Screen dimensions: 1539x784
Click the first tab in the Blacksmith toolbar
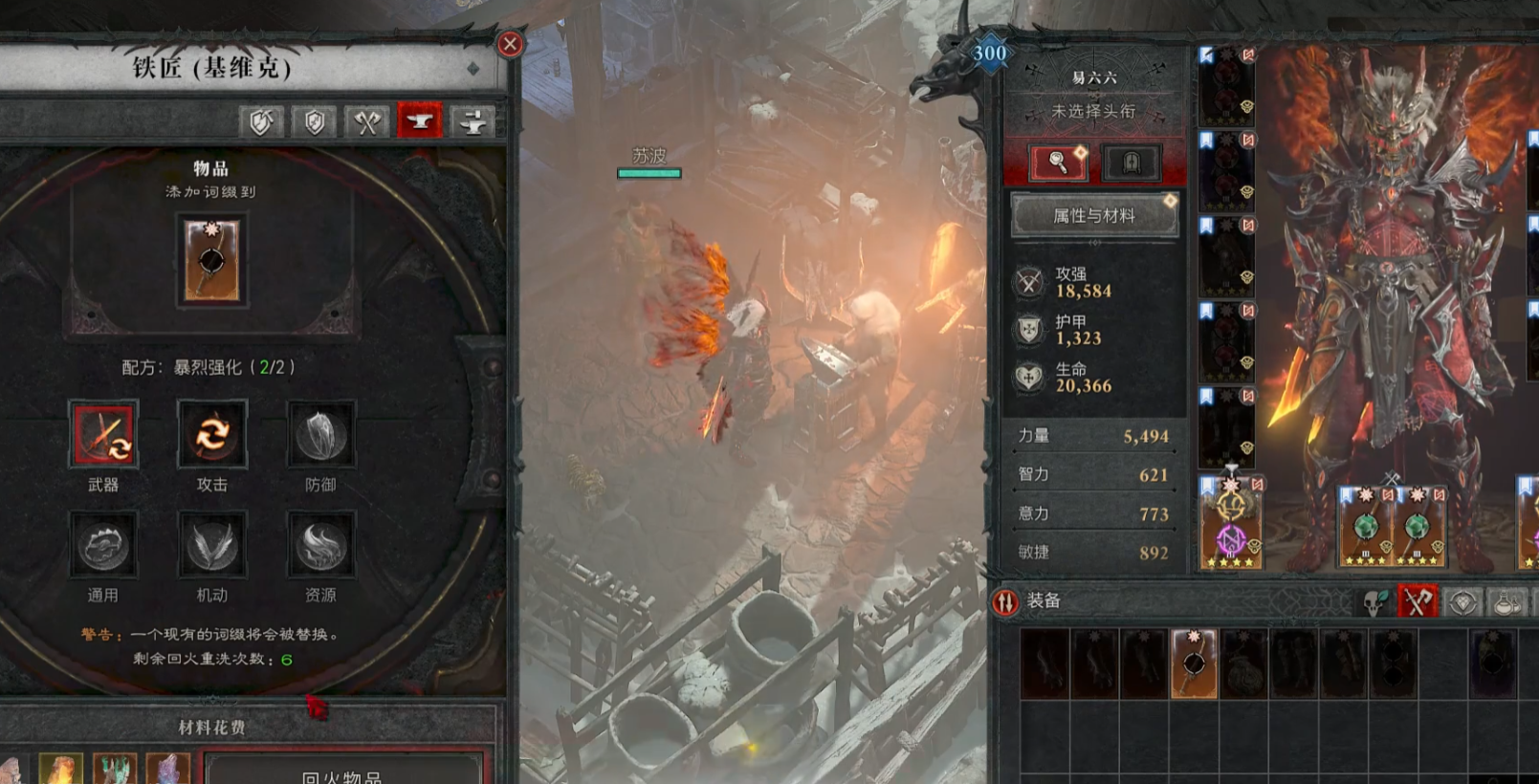(261, 121)
